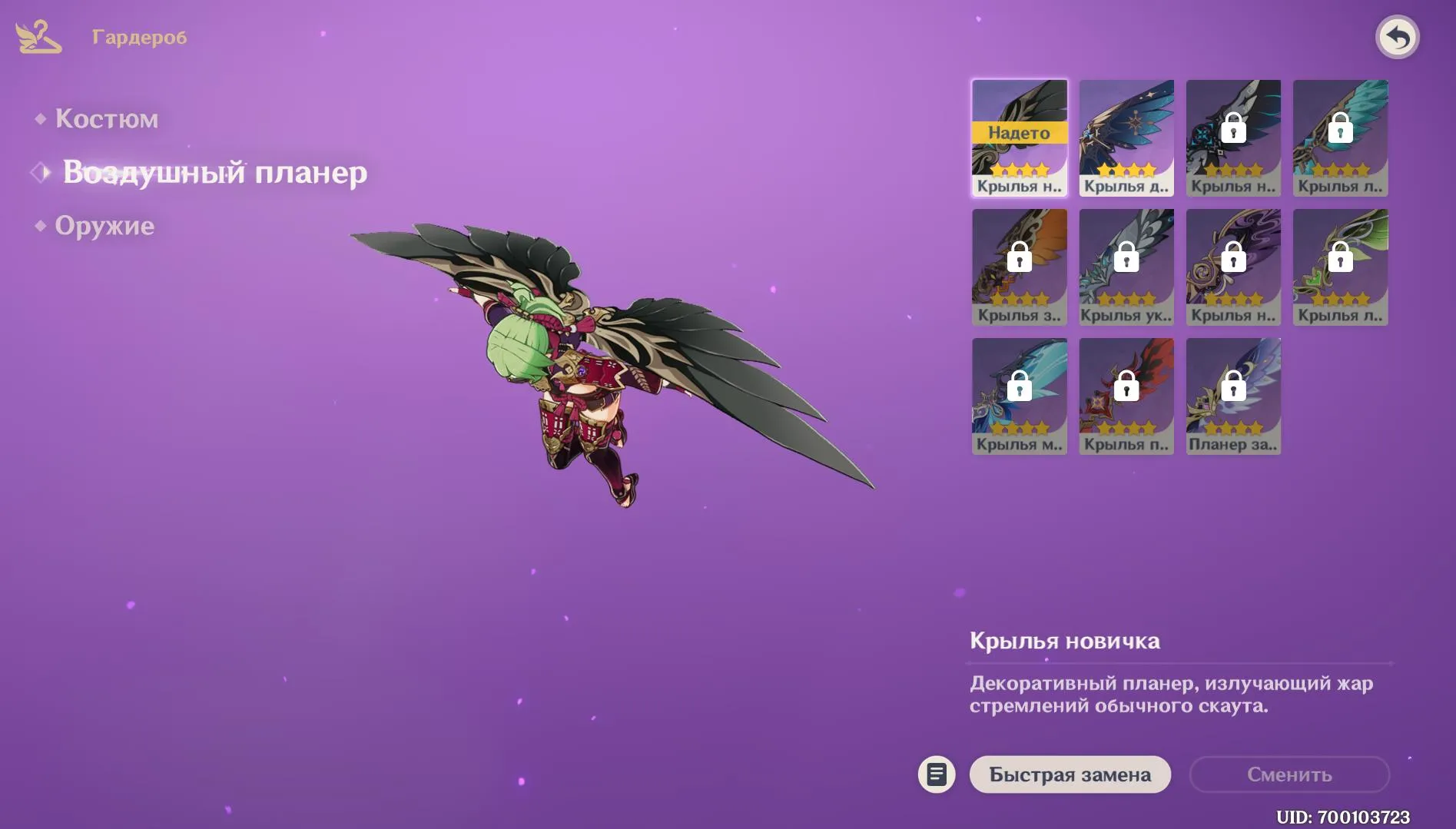
Task: Return via the back arrow icon top right
Action: point(1399,36)
